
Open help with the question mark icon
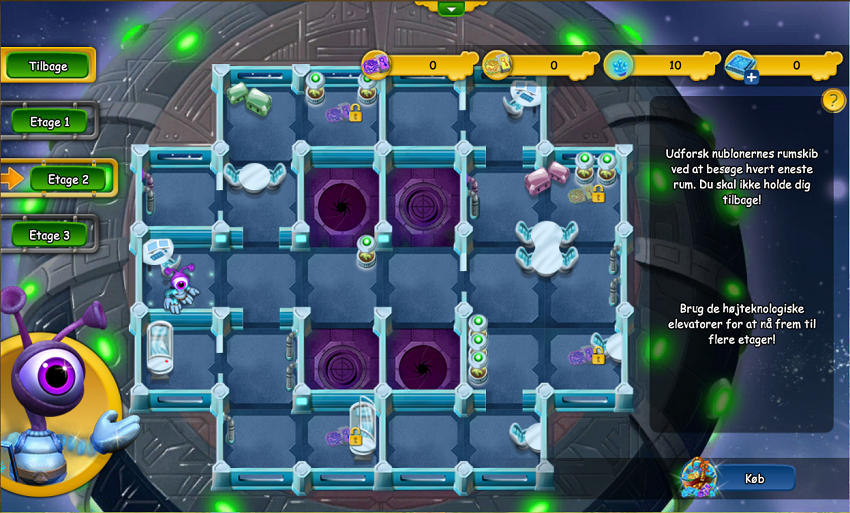click(x=833, y=100)
